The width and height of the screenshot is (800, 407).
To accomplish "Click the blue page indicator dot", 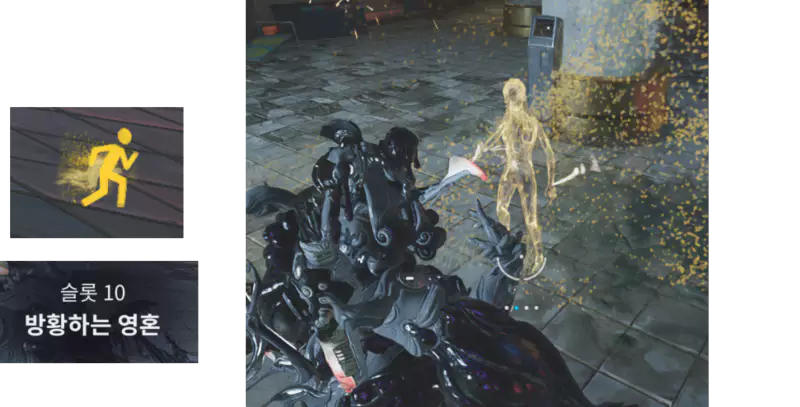I will (516, 308).
